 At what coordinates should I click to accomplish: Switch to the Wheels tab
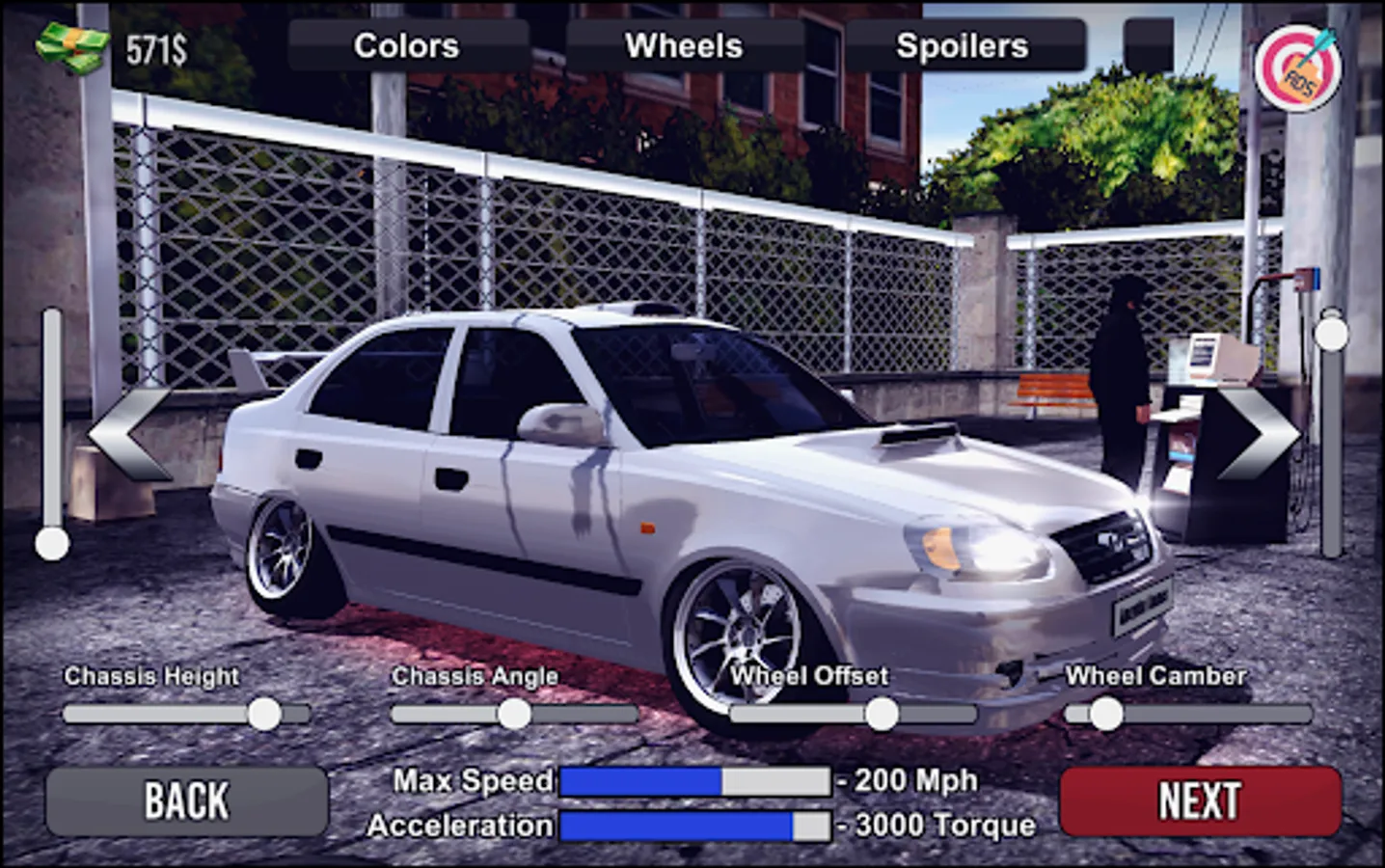point(683,45)
